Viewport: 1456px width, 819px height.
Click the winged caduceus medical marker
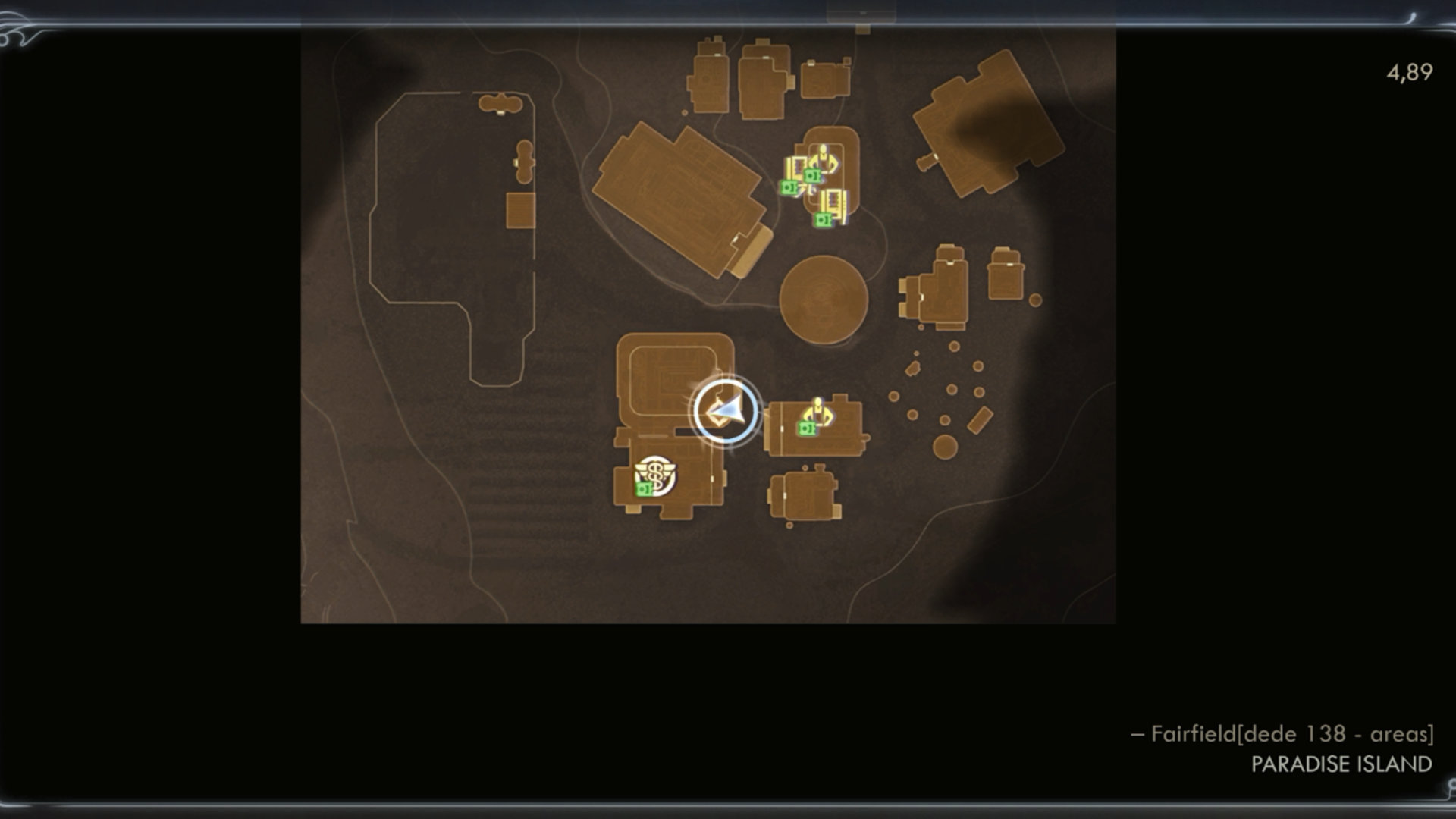point(655,475)
